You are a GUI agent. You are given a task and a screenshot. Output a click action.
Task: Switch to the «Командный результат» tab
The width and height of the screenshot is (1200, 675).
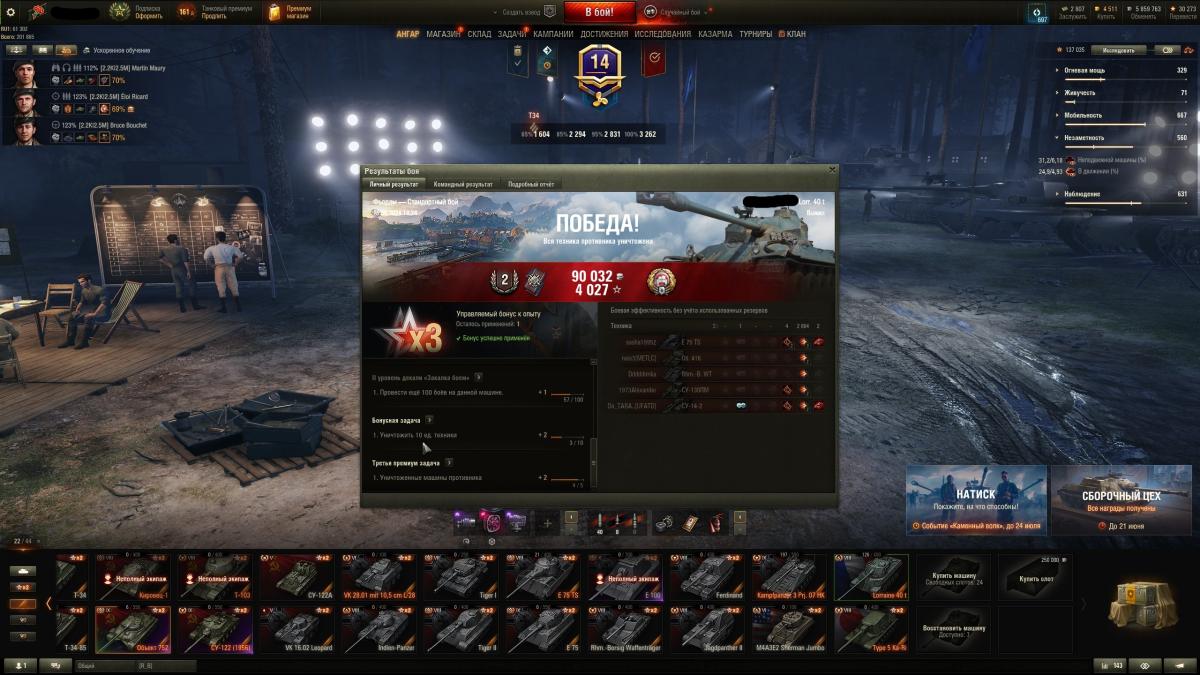pyautogui.click(x=465, y=184)
